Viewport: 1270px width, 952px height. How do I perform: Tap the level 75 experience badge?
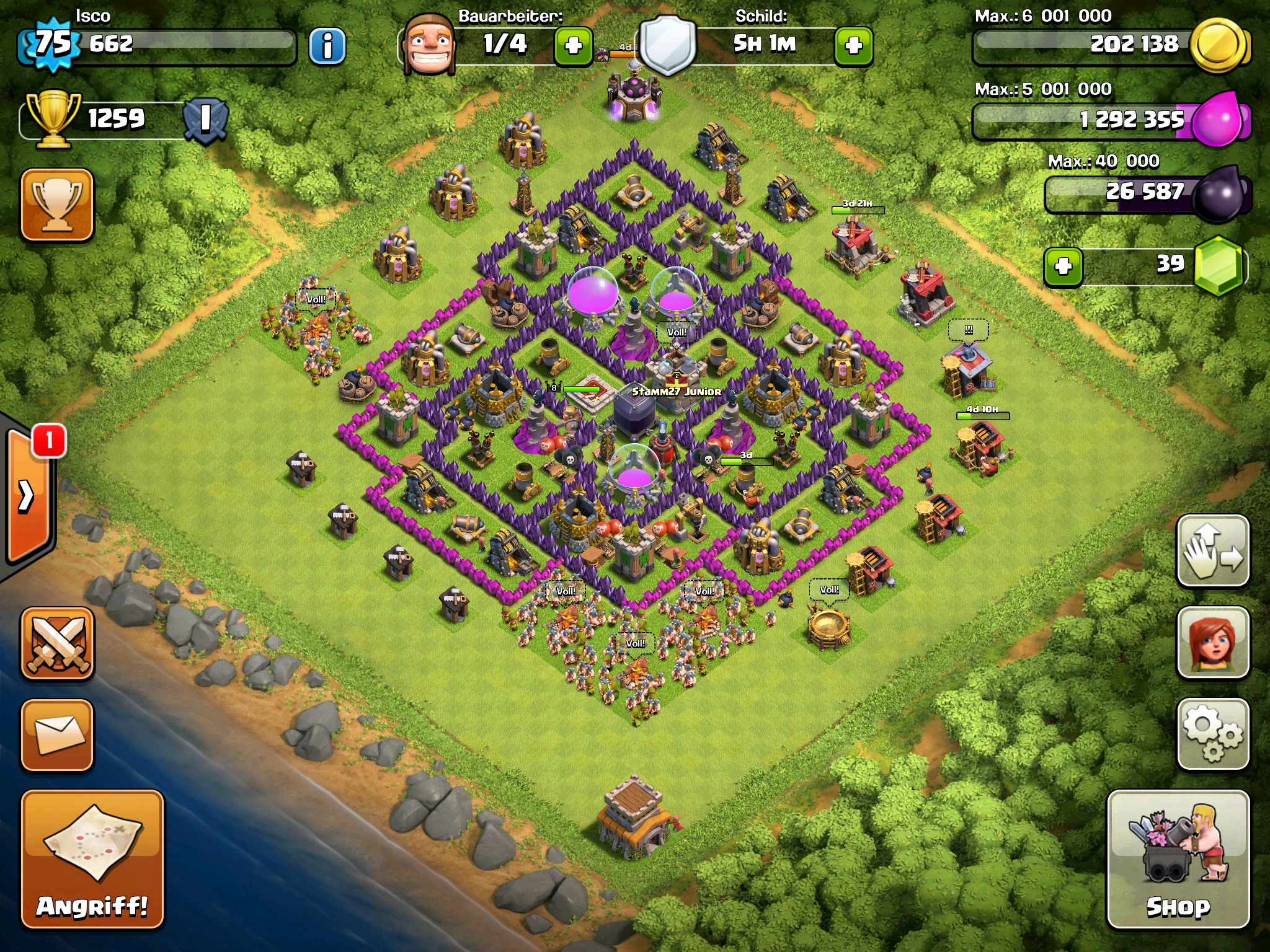53,45
